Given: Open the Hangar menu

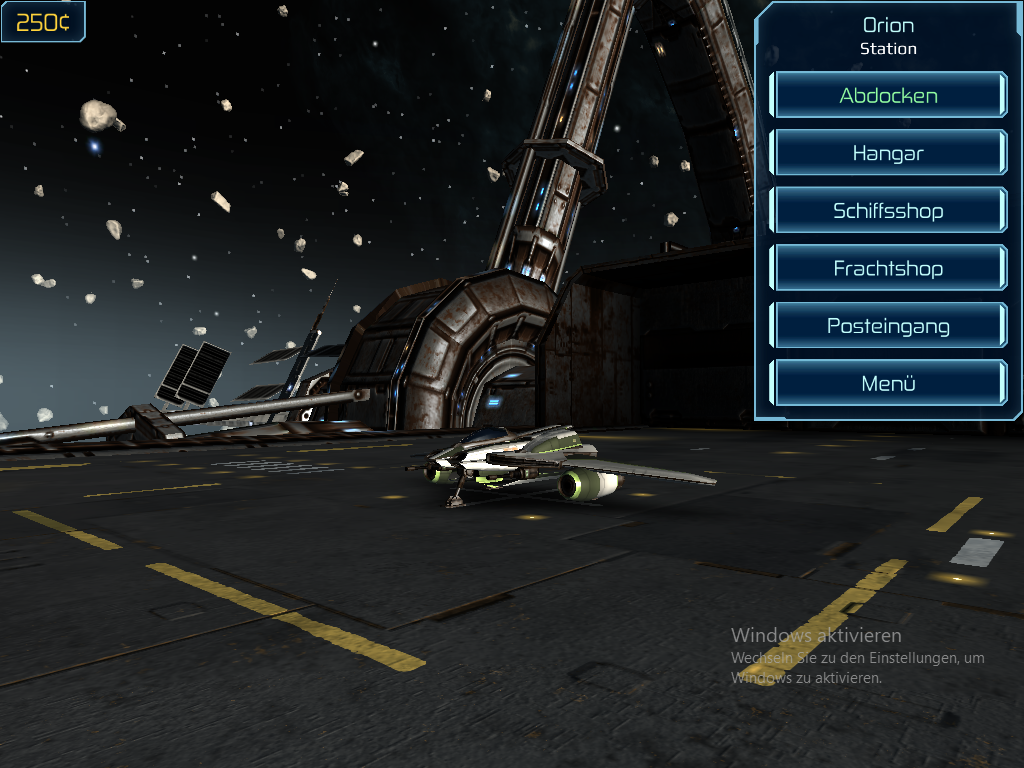Looking at the screenshot, I should click(x=888, y=154).
